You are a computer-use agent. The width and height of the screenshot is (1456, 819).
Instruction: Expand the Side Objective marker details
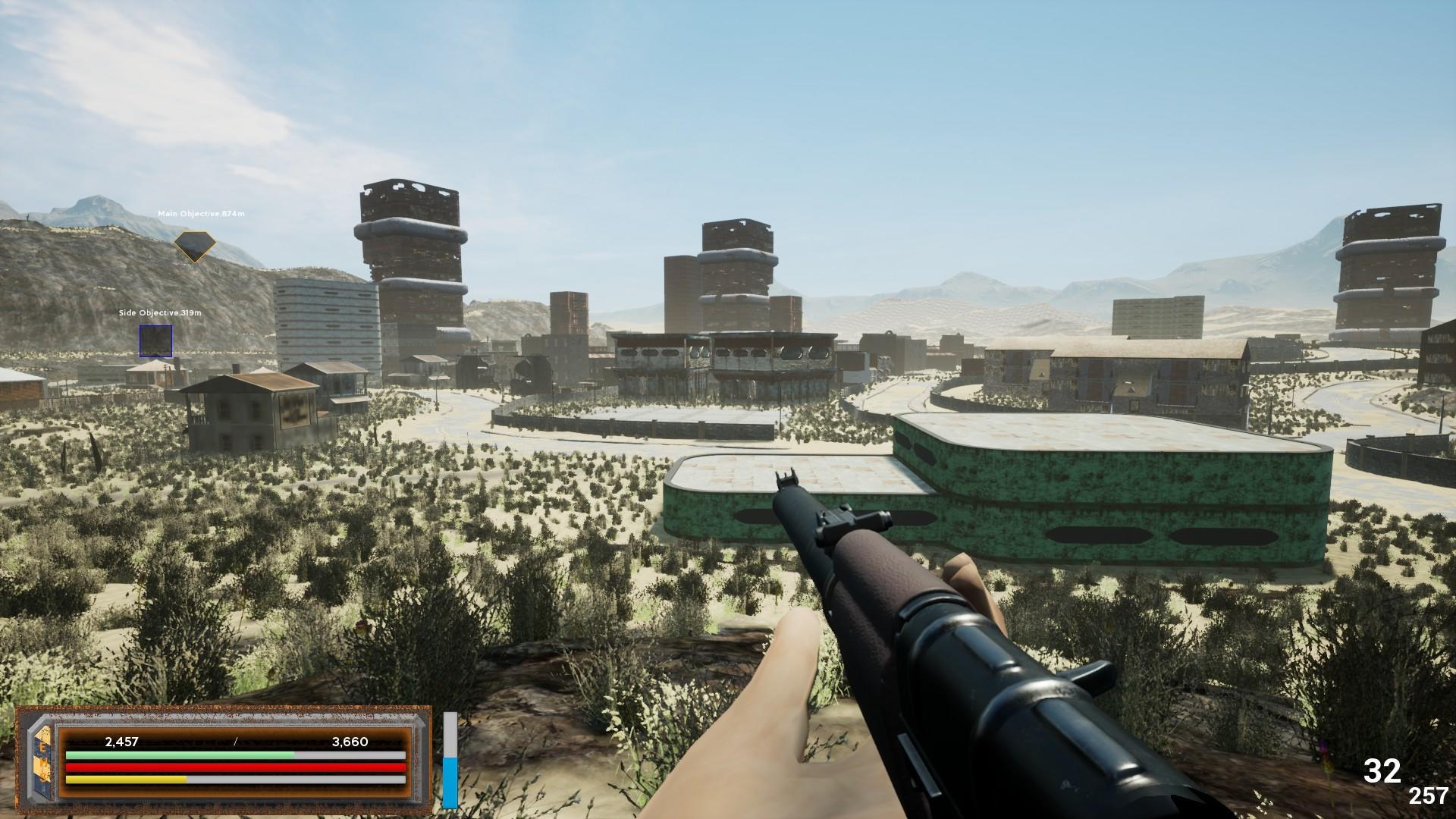click(x=156, y=343)
